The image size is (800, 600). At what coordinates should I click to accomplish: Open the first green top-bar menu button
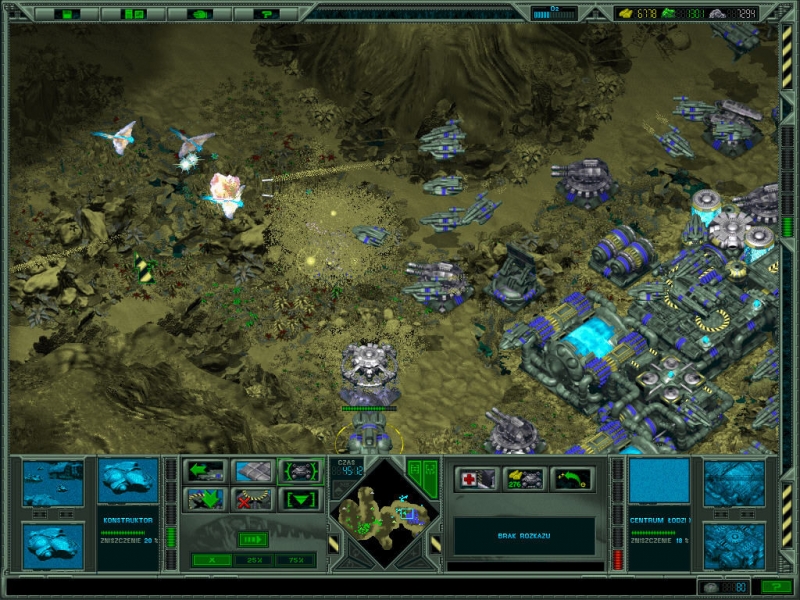coord(67,14)
